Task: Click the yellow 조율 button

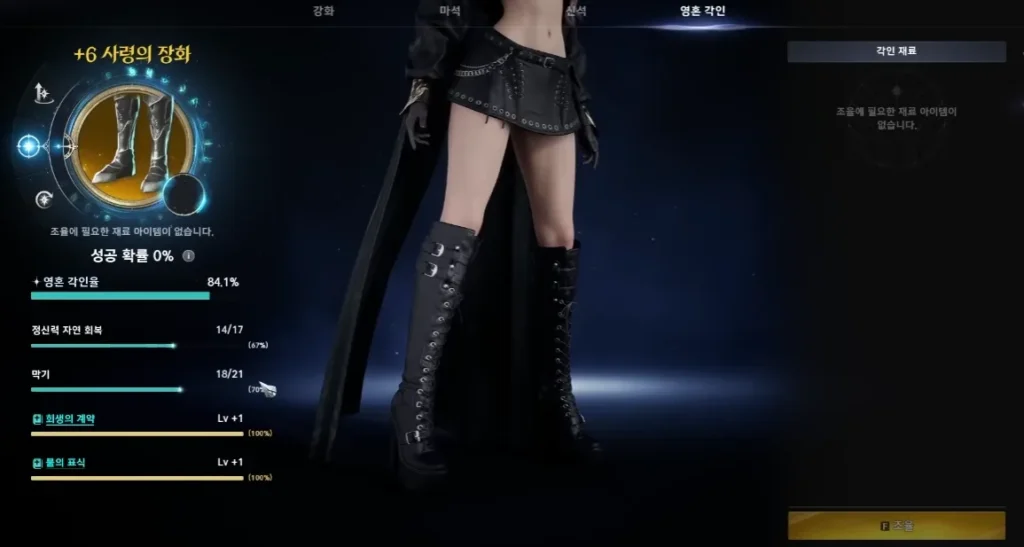Action: pos(896,525)
